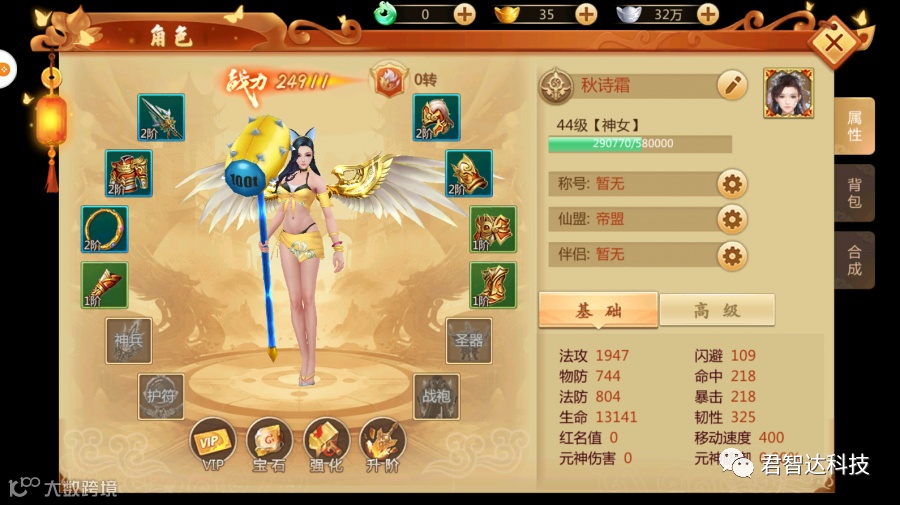
Task: Open the 合成 synthesis tab
Action: pyautogui.click(x=854, y=260)
